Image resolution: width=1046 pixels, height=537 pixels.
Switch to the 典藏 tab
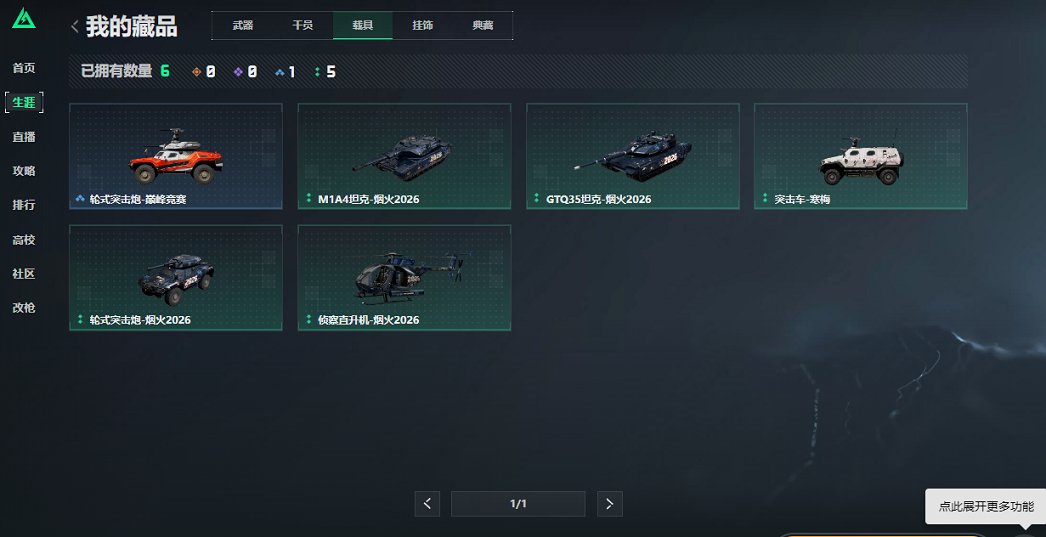(483, 25)
